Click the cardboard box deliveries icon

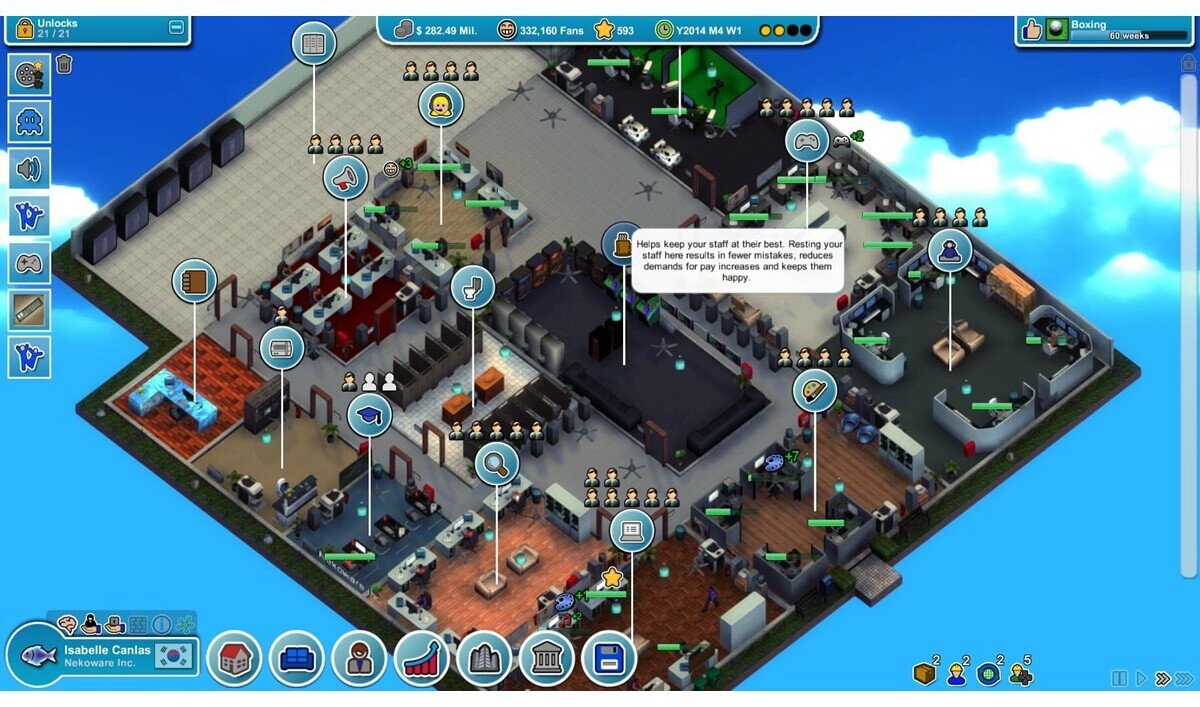[924, 674]
